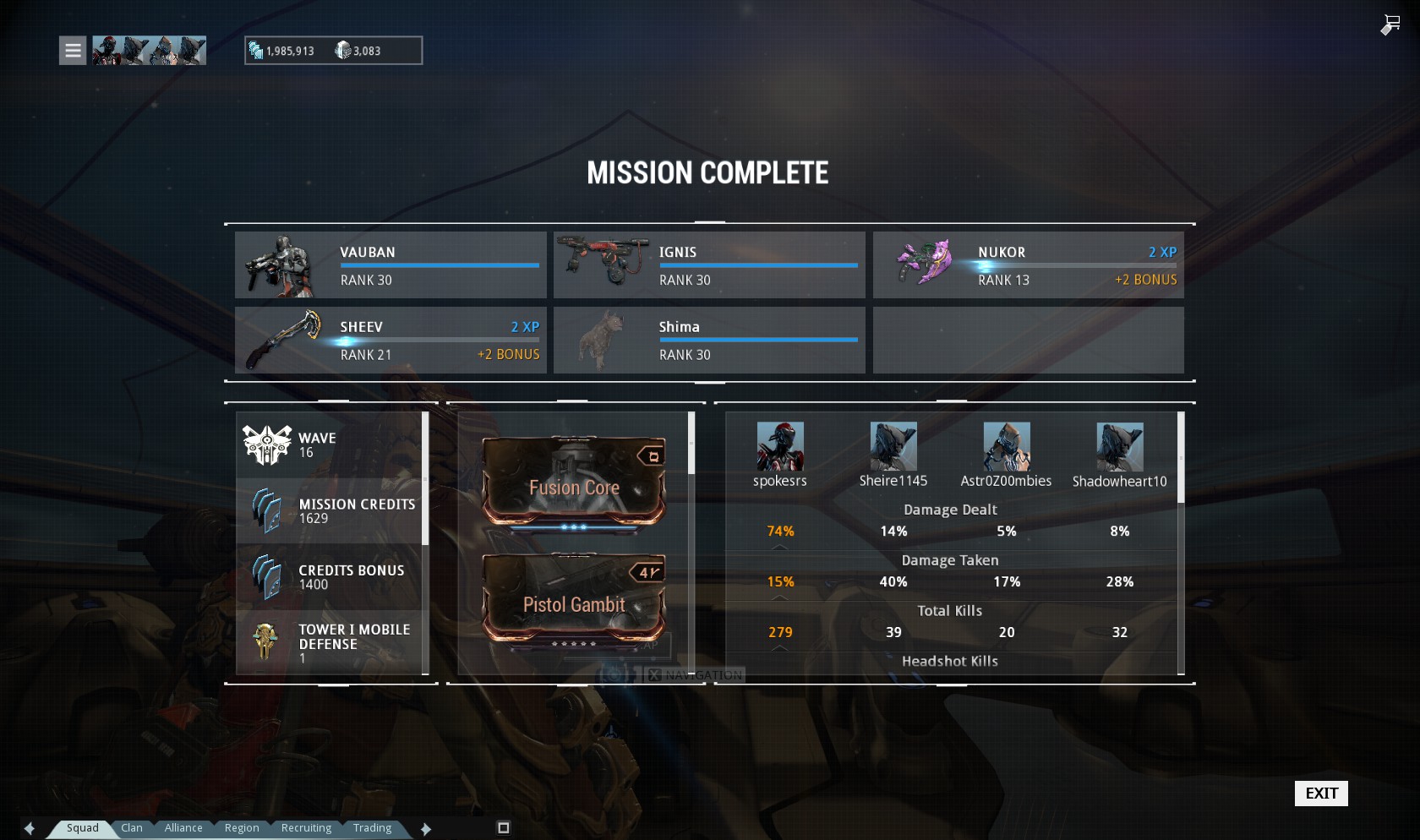The width and height of the screenshot is (1420, 840).
Task: Select Astr0Z00mbies player avatar
Action: click(1007, 446)
